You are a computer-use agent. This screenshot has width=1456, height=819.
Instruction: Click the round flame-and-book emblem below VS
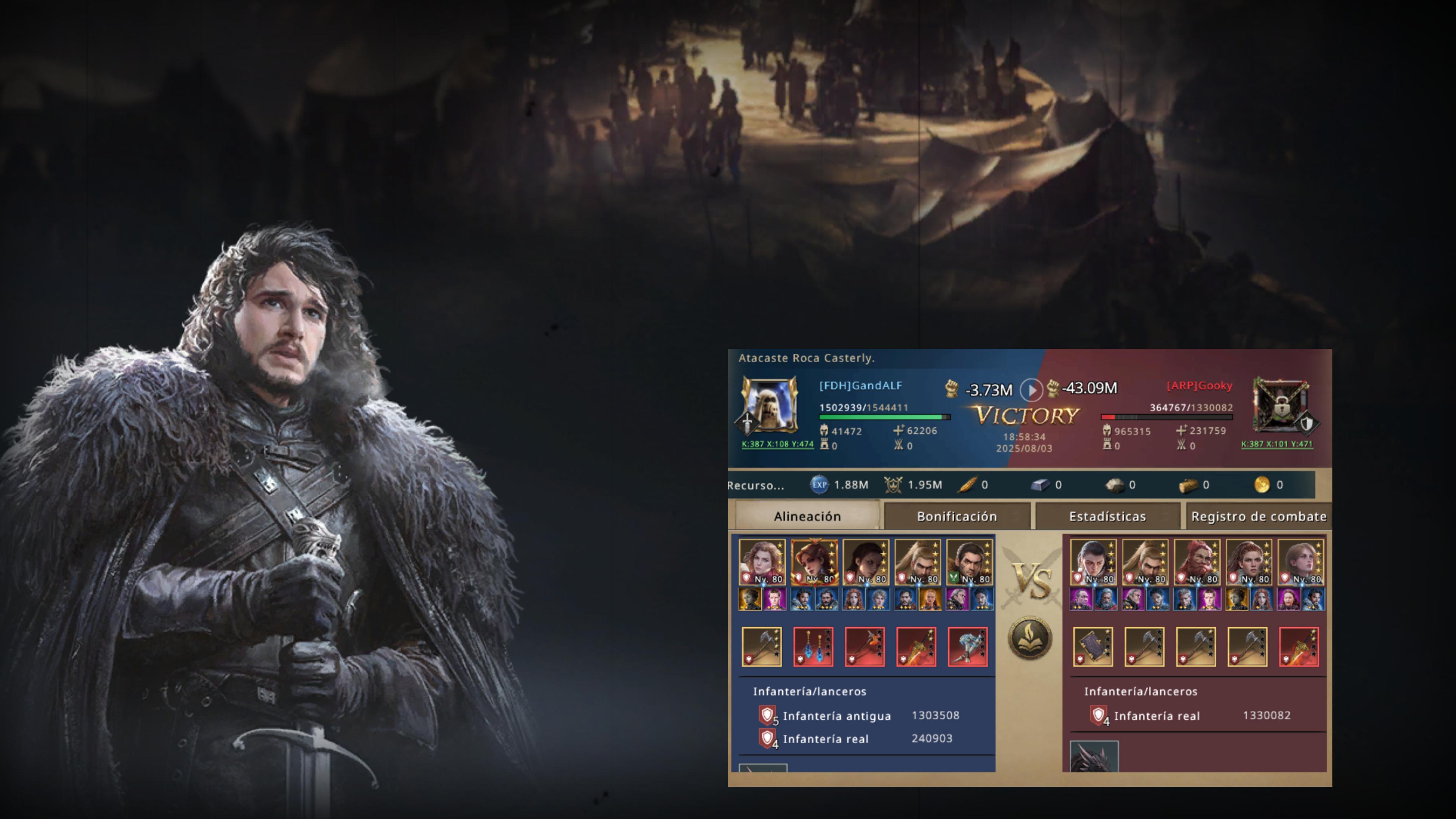tap(1030, 638)
